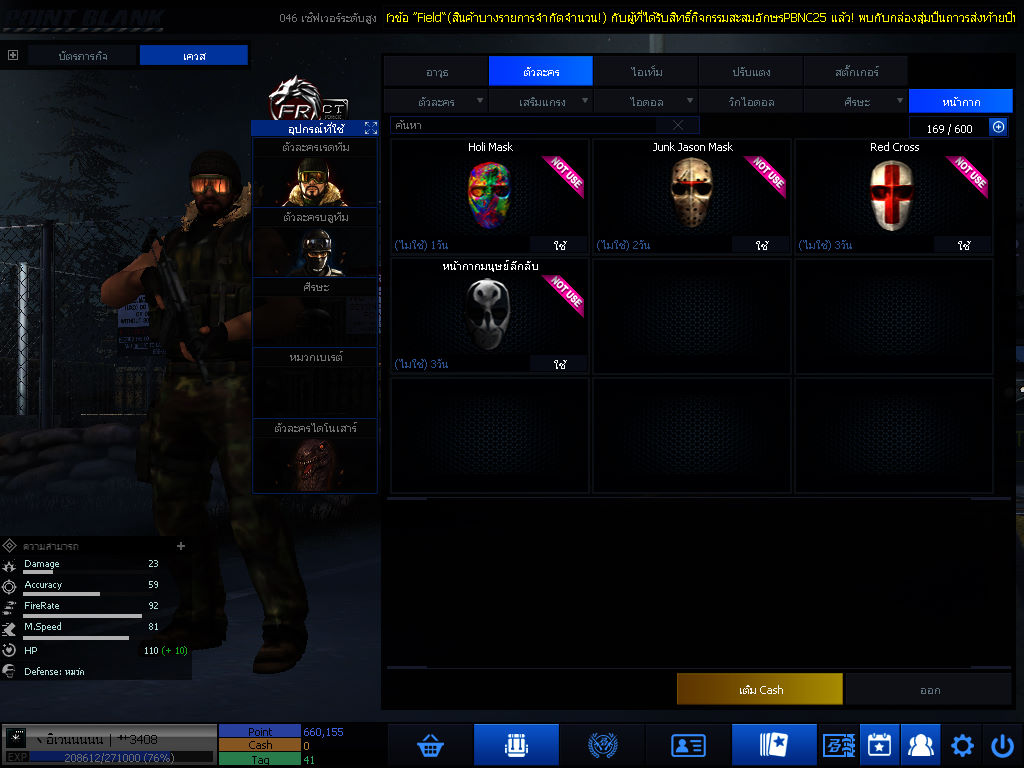The height and width of the screenshot is (768, 1024).
Task: Open the เสริมแกรง subcategory dropdown
Action: [542, 102]
